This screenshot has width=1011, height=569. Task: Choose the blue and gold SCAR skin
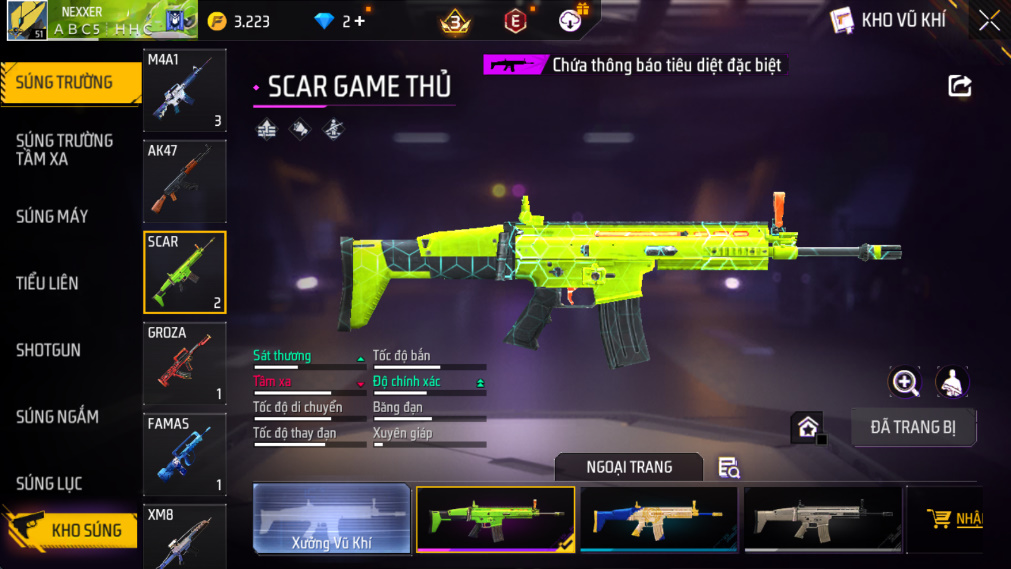[x=658, y=519]
